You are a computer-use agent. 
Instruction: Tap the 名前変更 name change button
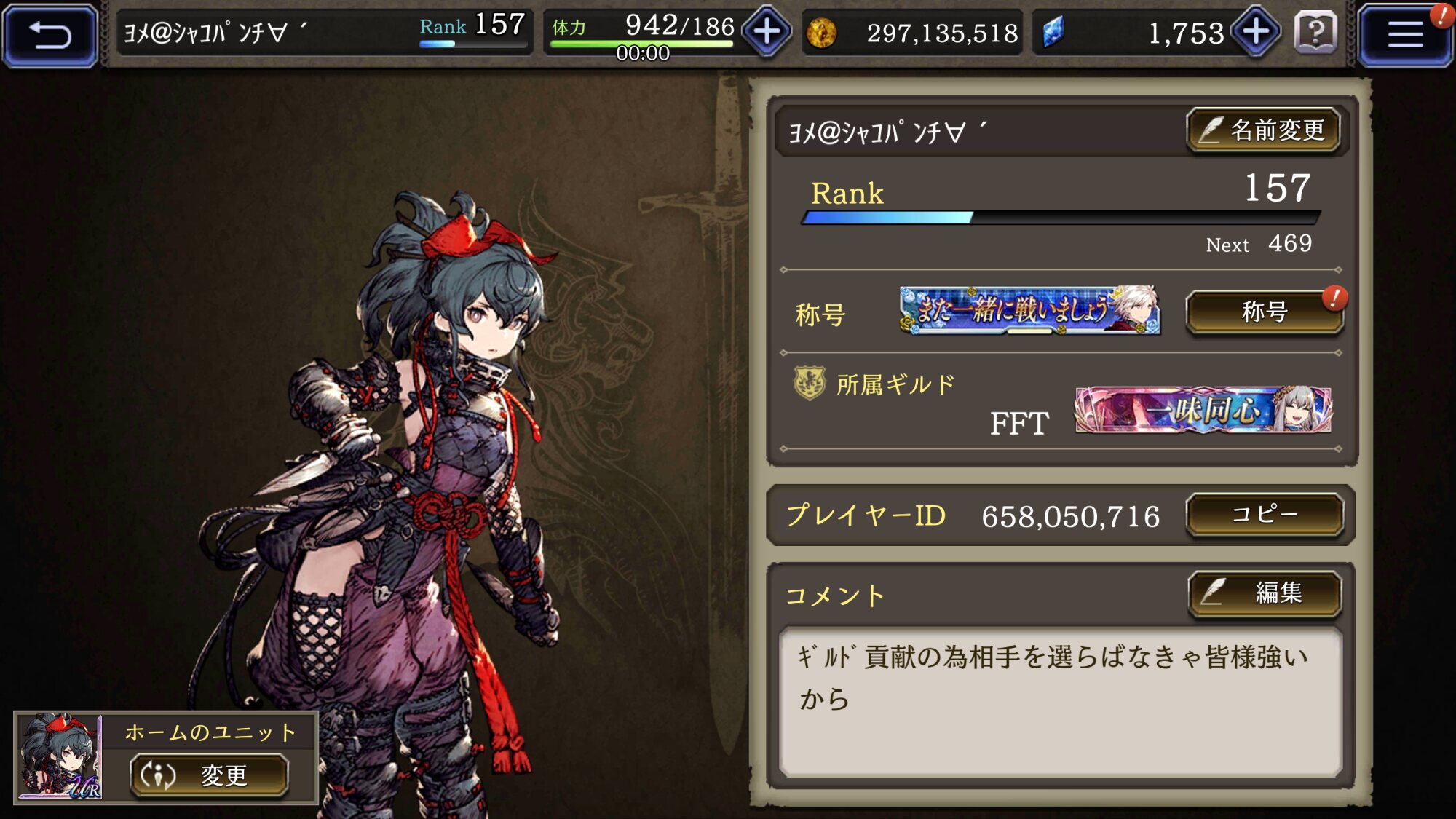click(x=1264, y=131)
